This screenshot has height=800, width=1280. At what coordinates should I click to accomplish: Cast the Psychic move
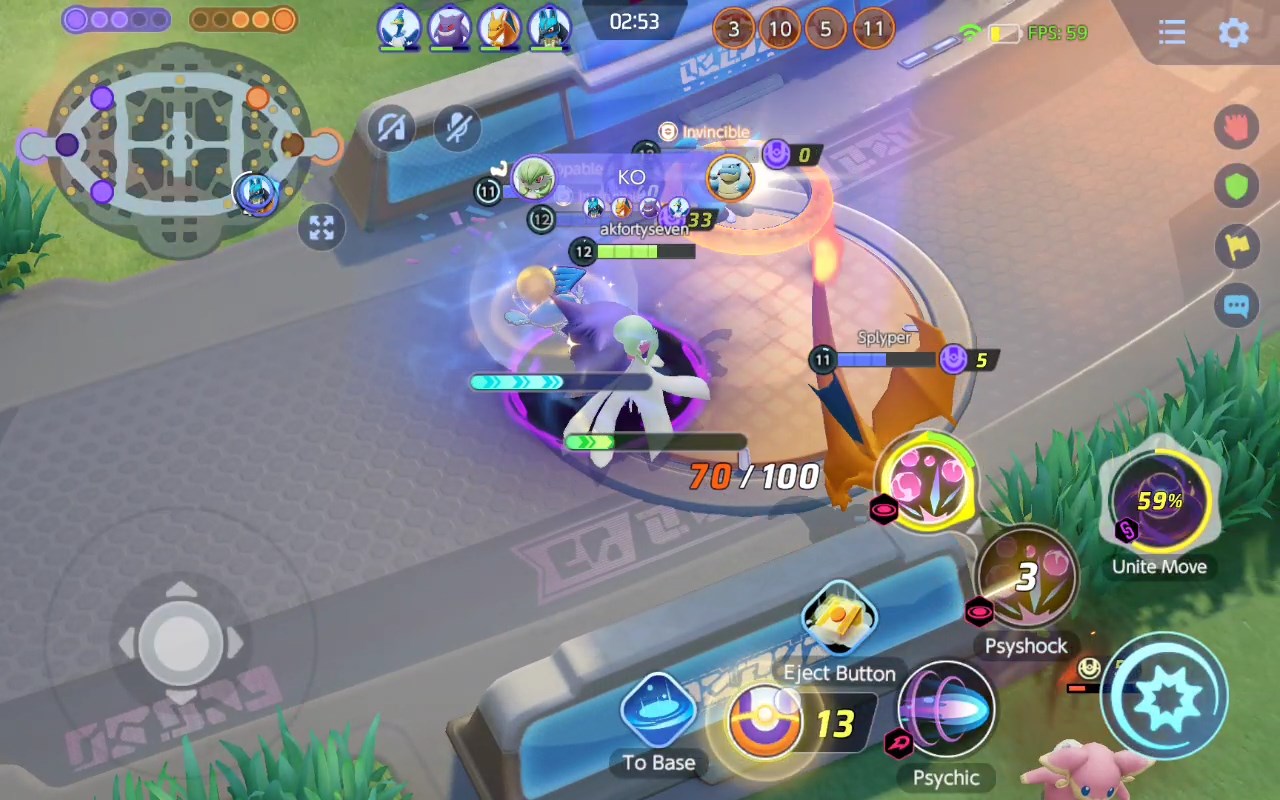[x=946, y=712]
